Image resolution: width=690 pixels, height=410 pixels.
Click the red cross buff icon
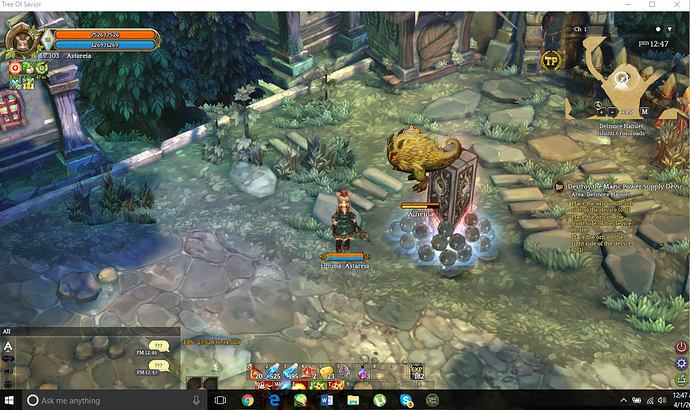[x=16, y=68]
